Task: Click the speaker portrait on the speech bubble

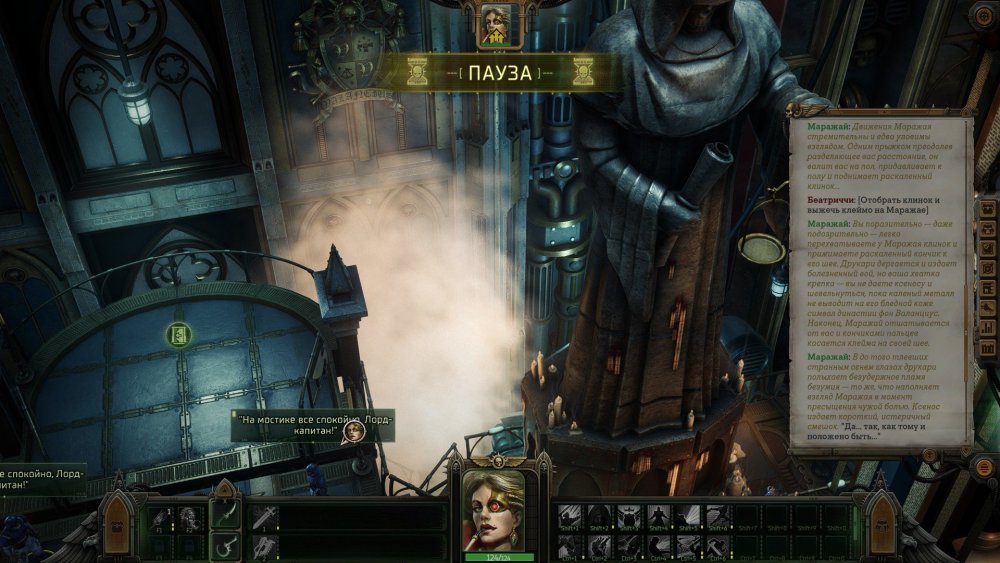Action: coord(353,432)
